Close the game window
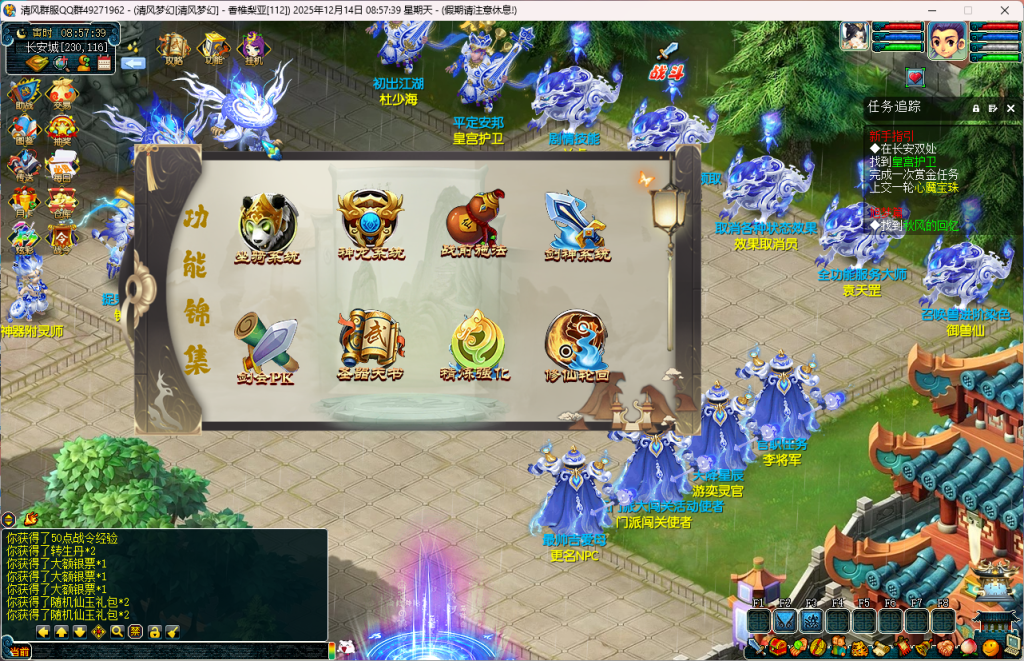Viewport: 1024px width, 661px height. 1001,10
